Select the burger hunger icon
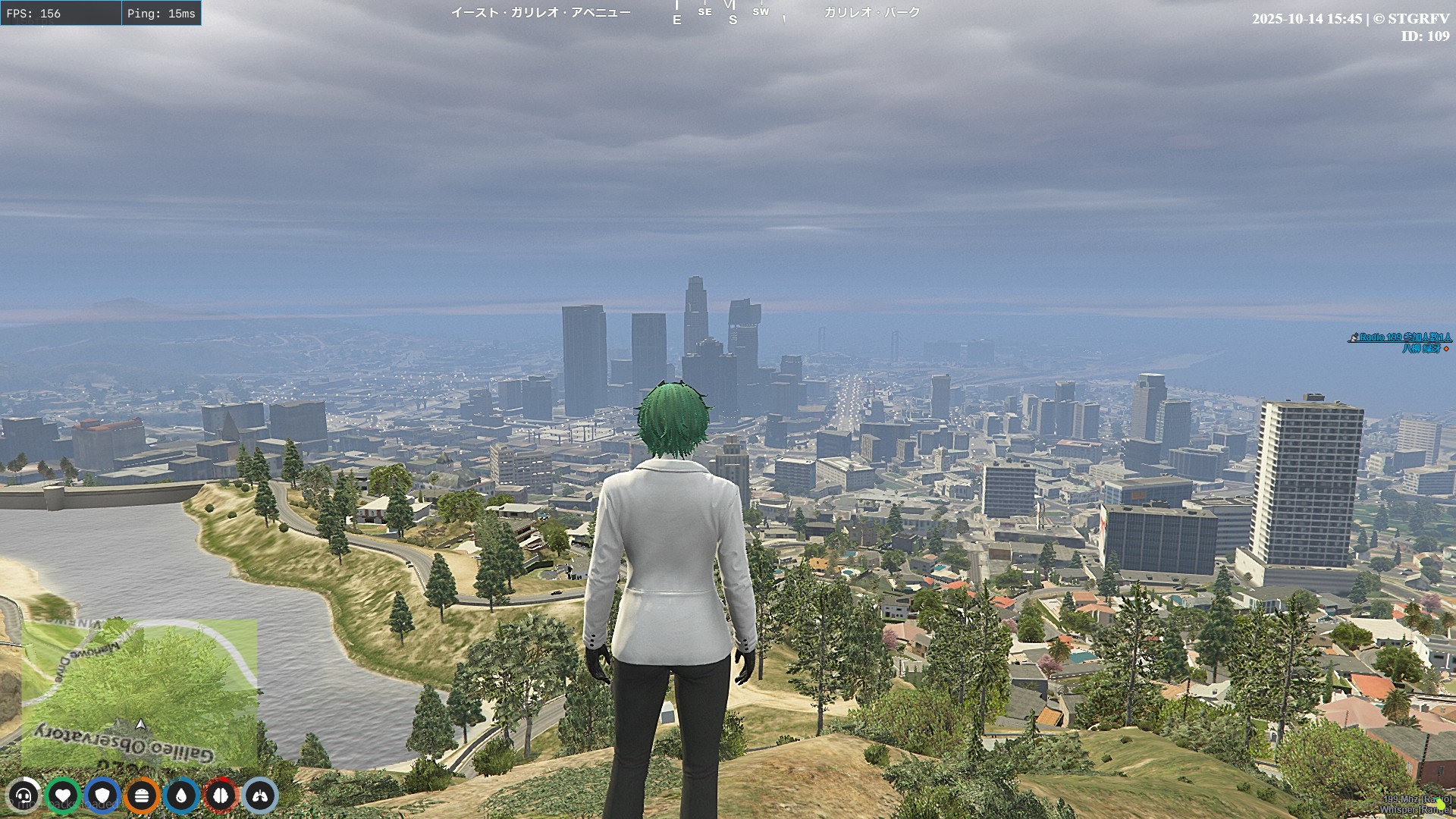1456x819 pixels. tap(142, 795)
